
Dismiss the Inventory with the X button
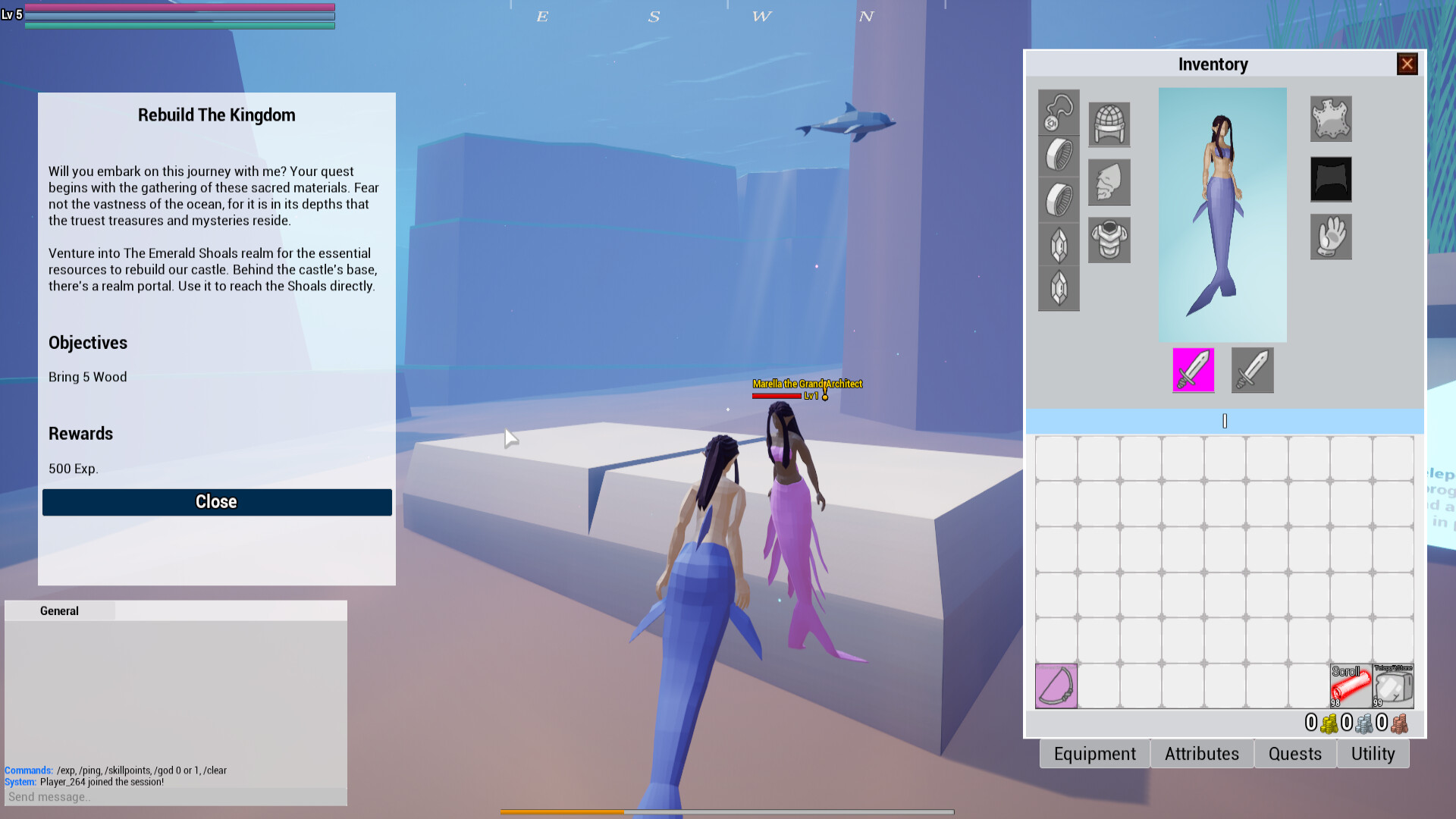[x=1407, y=64]
